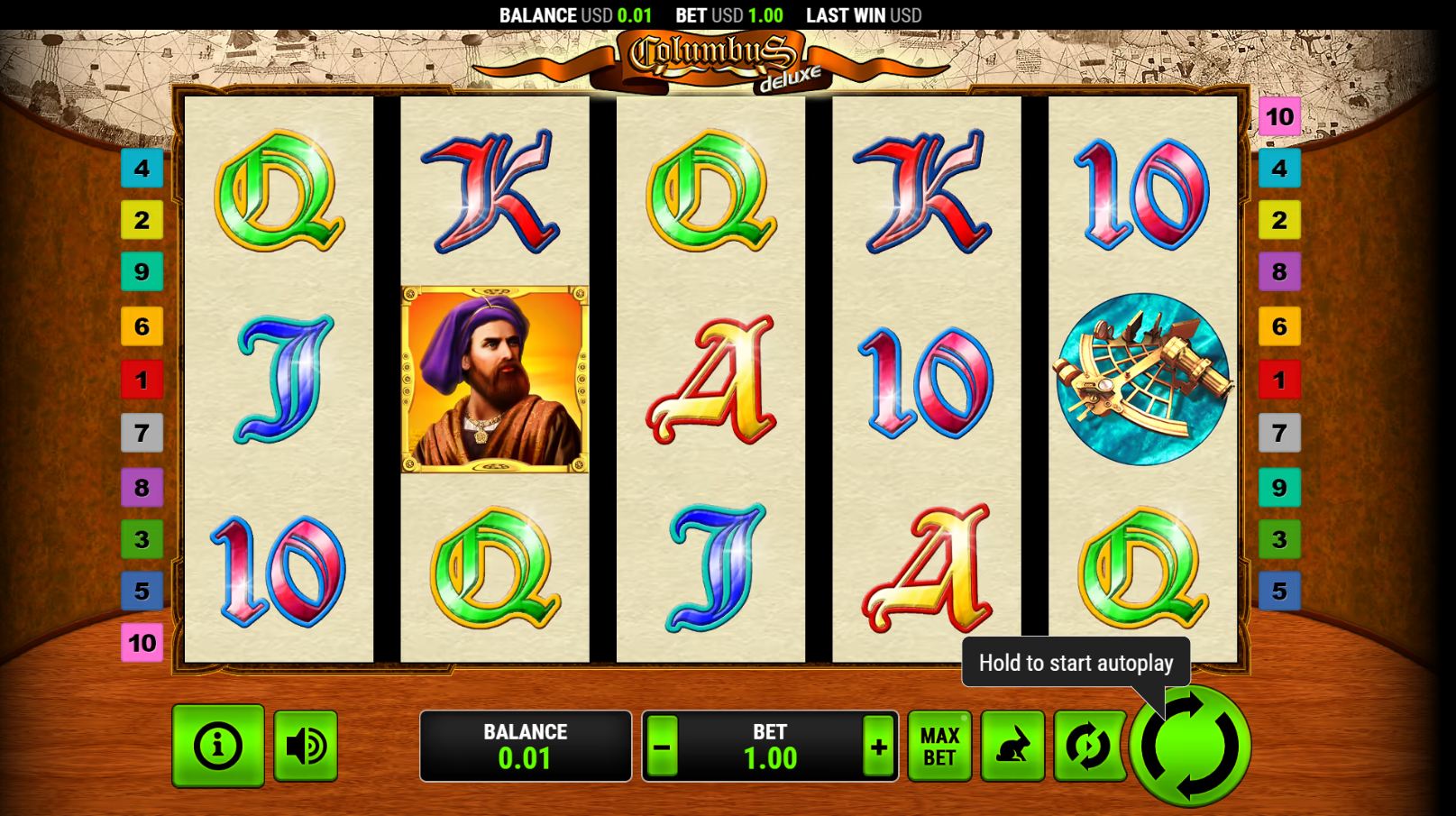Increase the bet with plus button

pos(878,747)
